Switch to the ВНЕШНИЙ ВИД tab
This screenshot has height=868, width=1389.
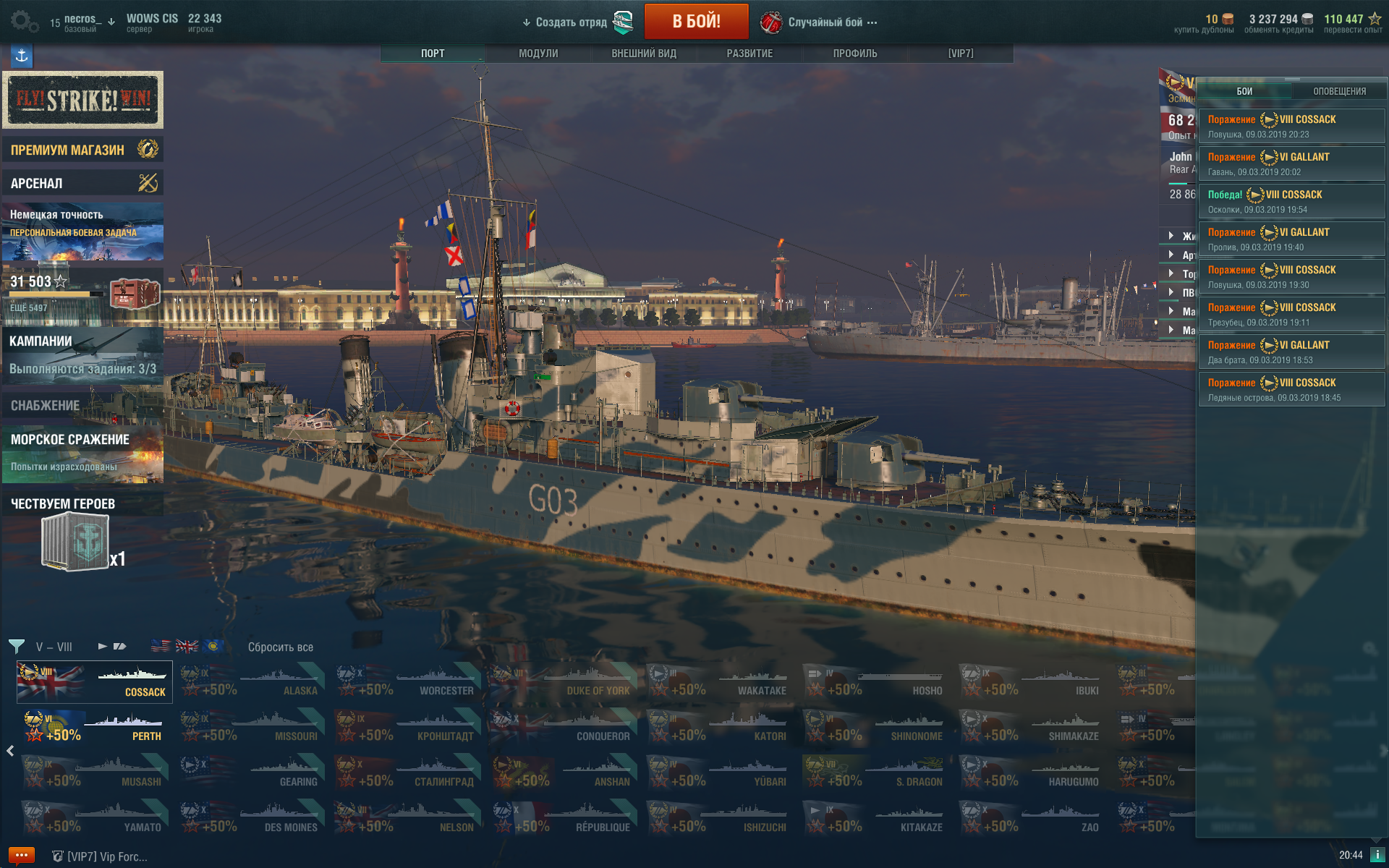coord(644,54)
